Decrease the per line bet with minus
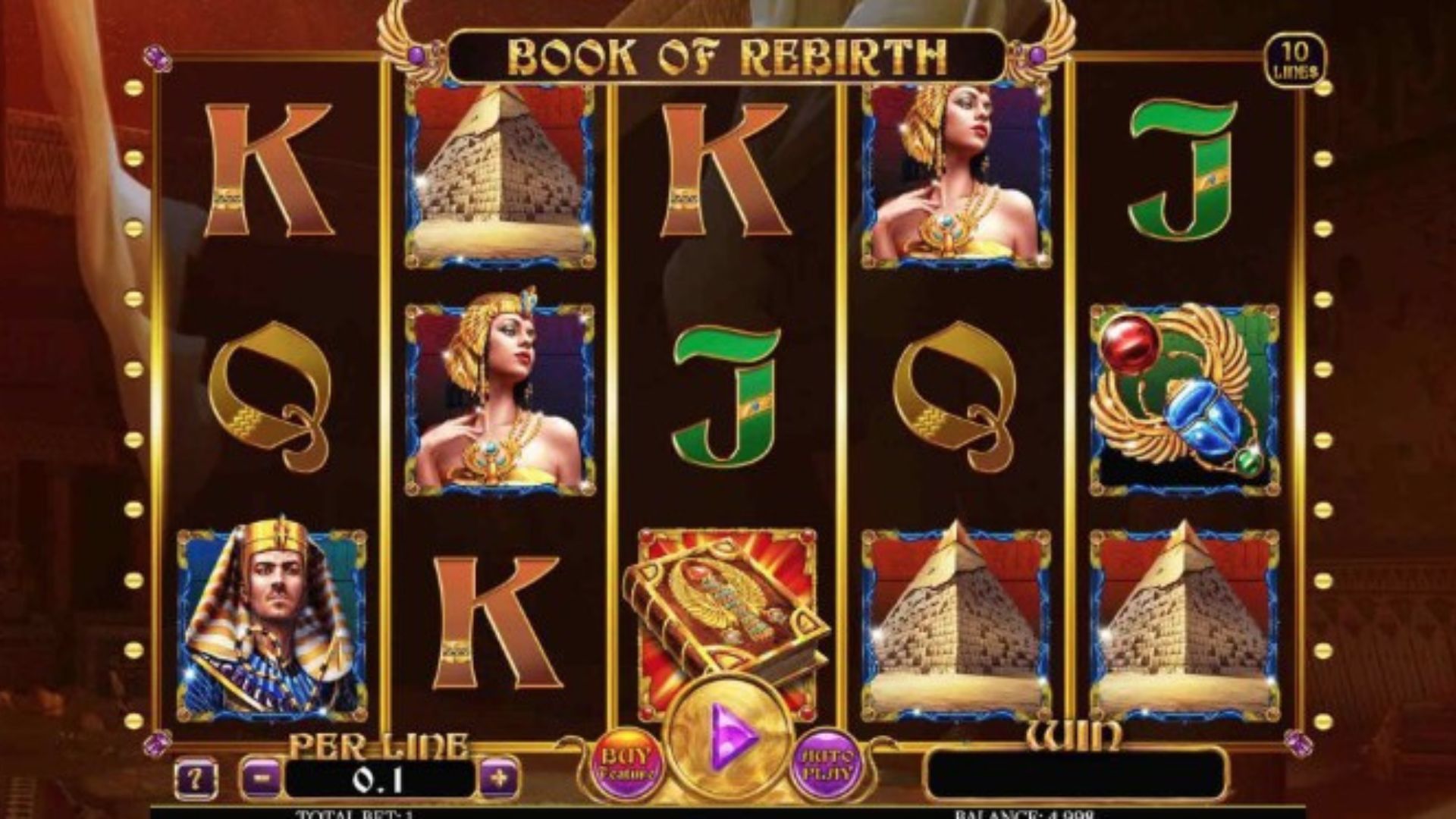The height and width of the screenshot is (819, 1456). [262, 778]
